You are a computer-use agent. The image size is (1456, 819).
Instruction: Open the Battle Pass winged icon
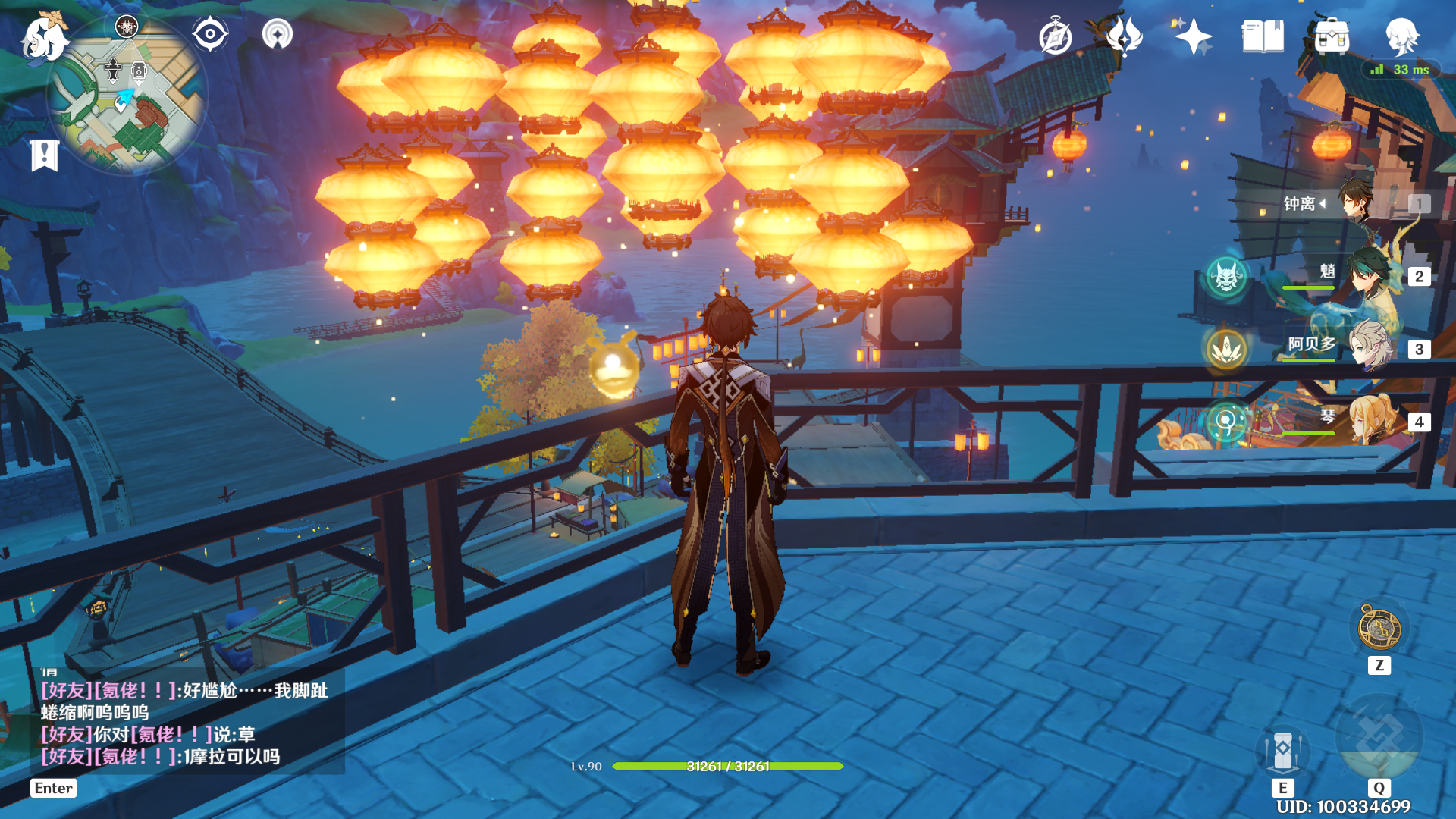tap(1124, 36)
